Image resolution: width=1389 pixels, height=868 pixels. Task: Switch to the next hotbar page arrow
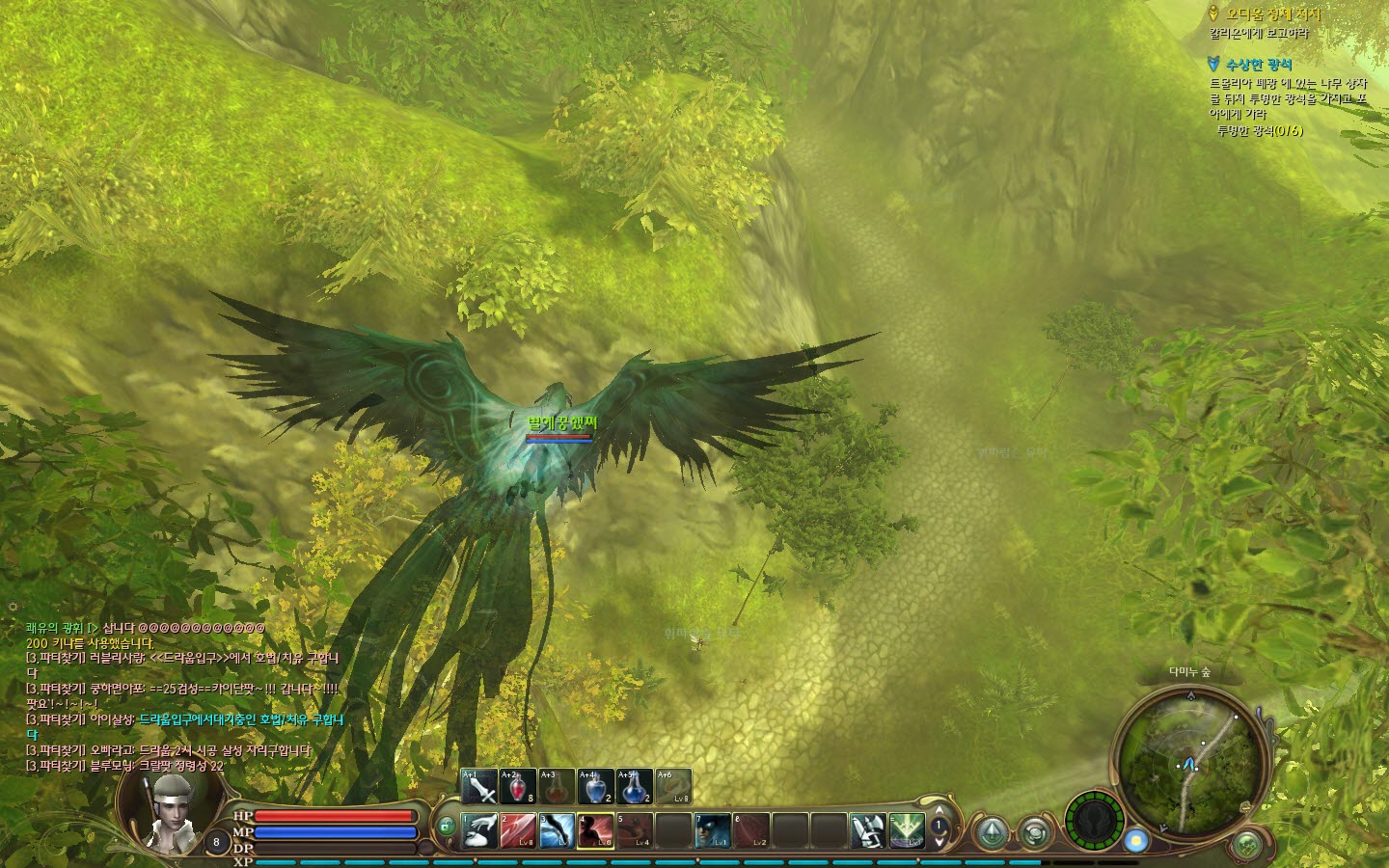point(940,842)
